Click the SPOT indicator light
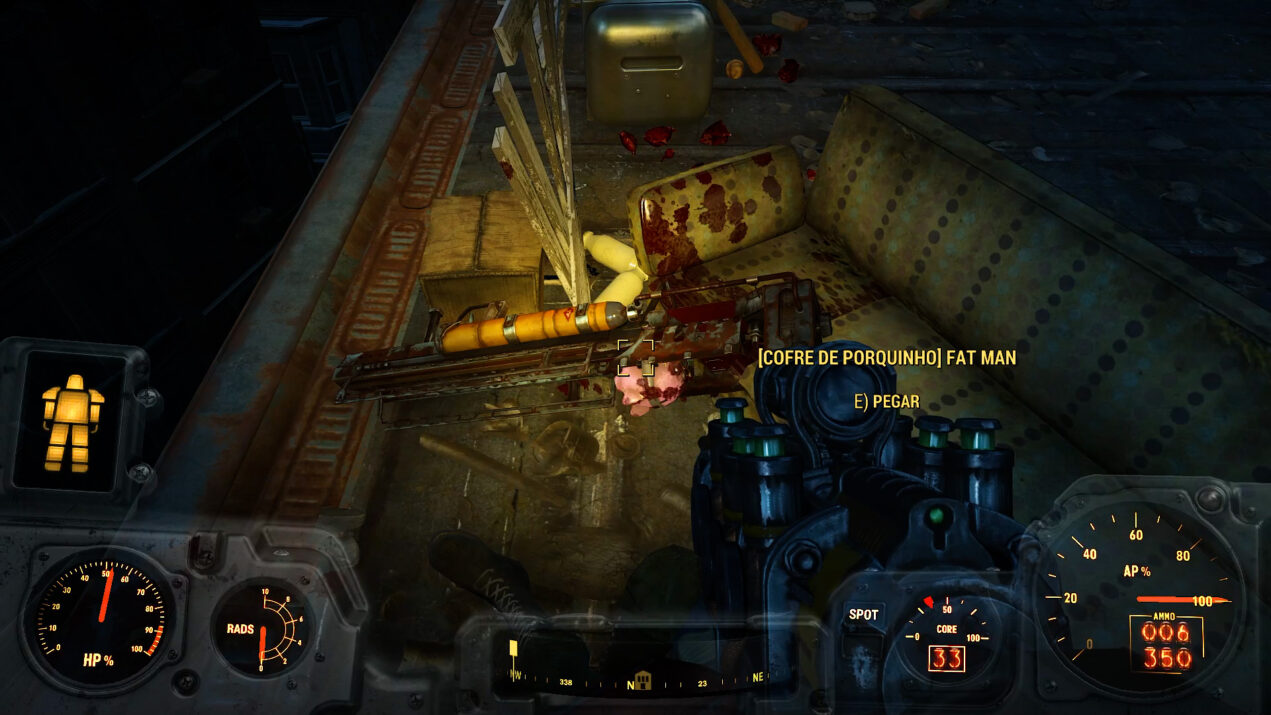The height and width of the screenshot is (715, 1271). 863,615
